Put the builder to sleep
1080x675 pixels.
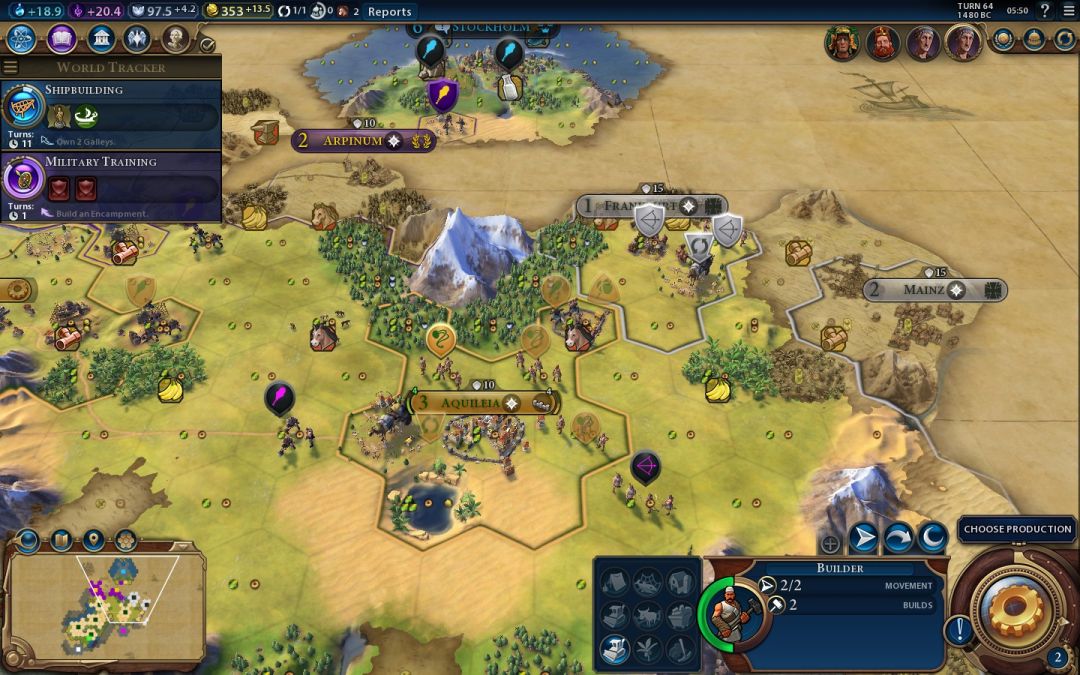pos(932,539)
